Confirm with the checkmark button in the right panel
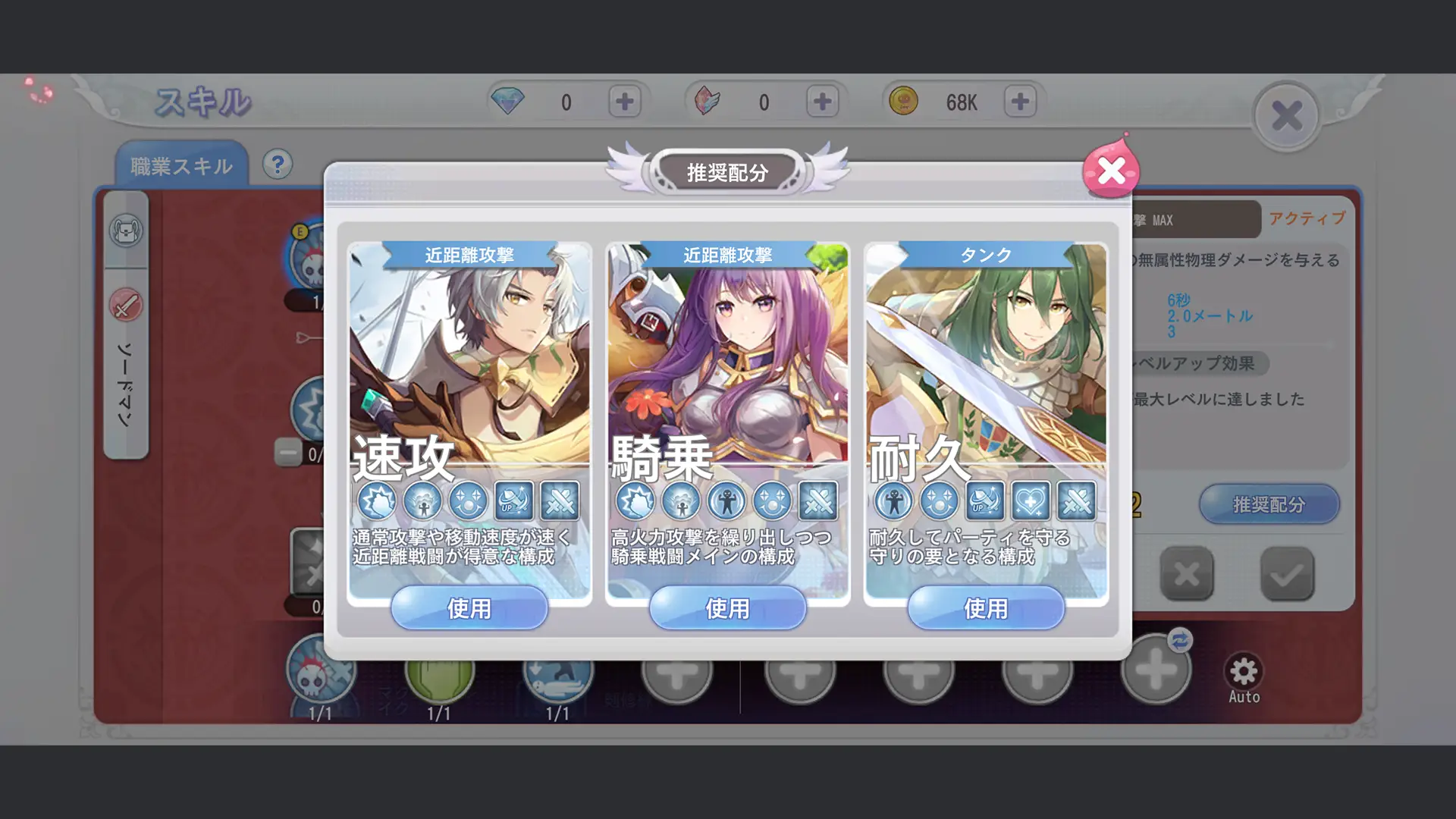 pyautogui.click(x=1289, y=574)
